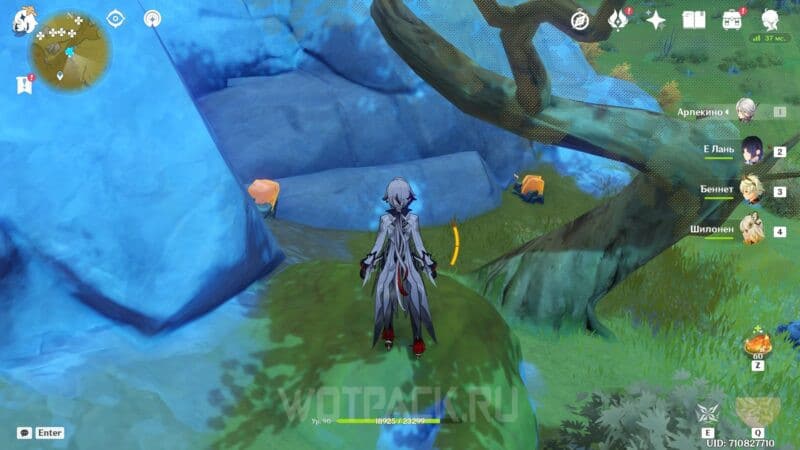Toggle the elemental sight eye icon
The width and height of the screenshot is (800, 450).
[115, 18]
